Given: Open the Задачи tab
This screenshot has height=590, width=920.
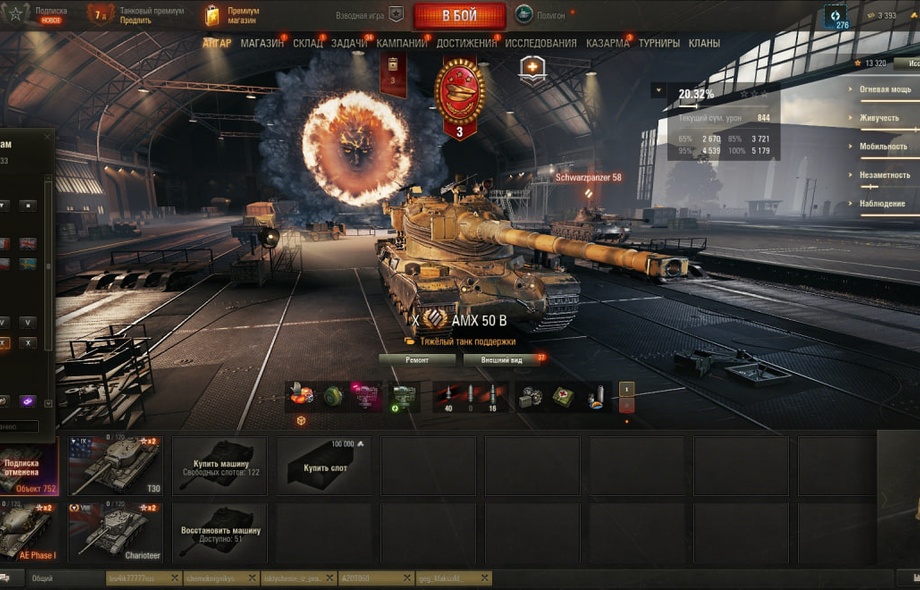Looking at the screenshot, I should point(349,43).
